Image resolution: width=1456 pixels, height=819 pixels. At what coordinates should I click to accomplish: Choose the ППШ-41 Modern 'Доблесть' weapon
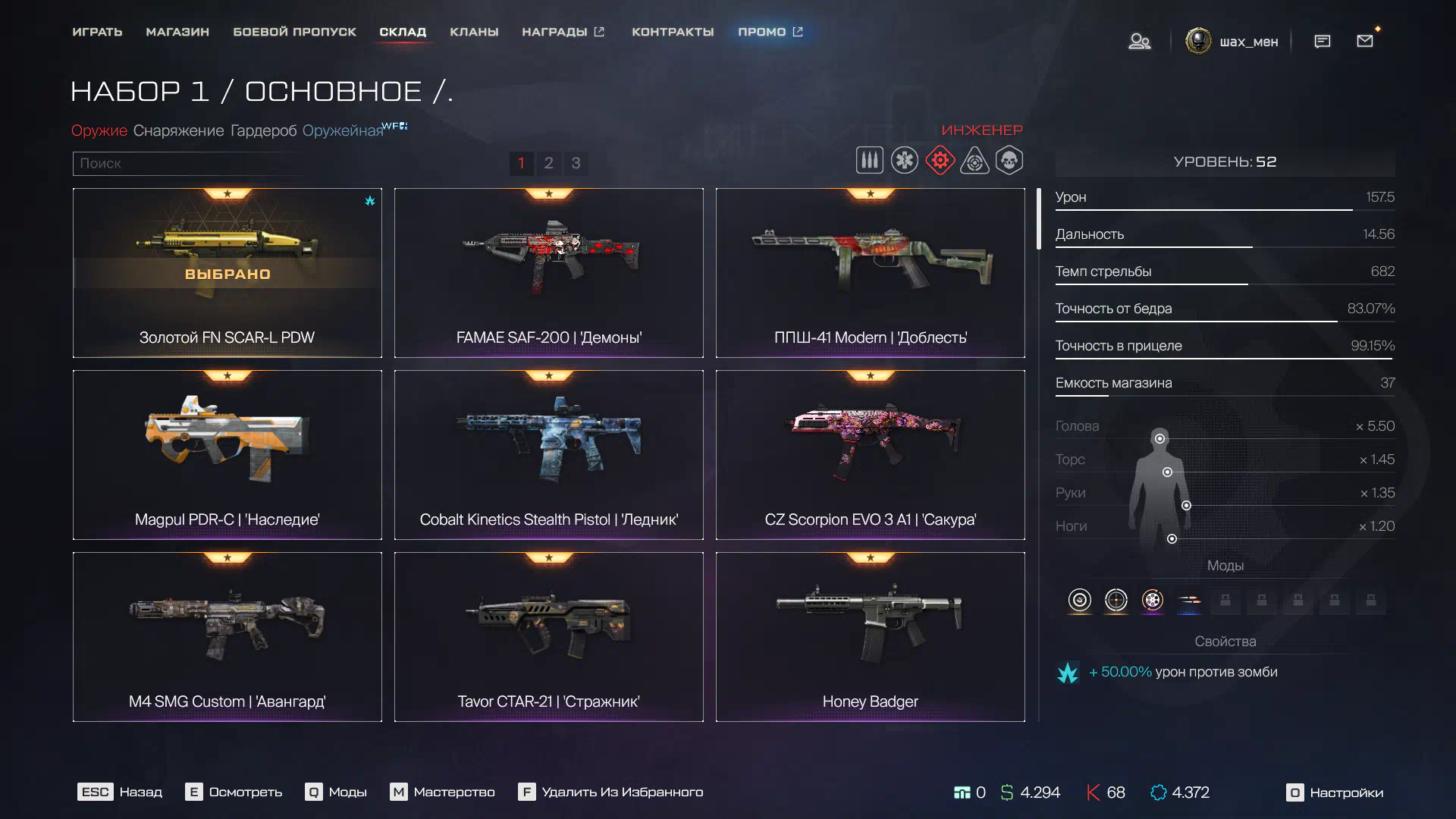point(870,273)
